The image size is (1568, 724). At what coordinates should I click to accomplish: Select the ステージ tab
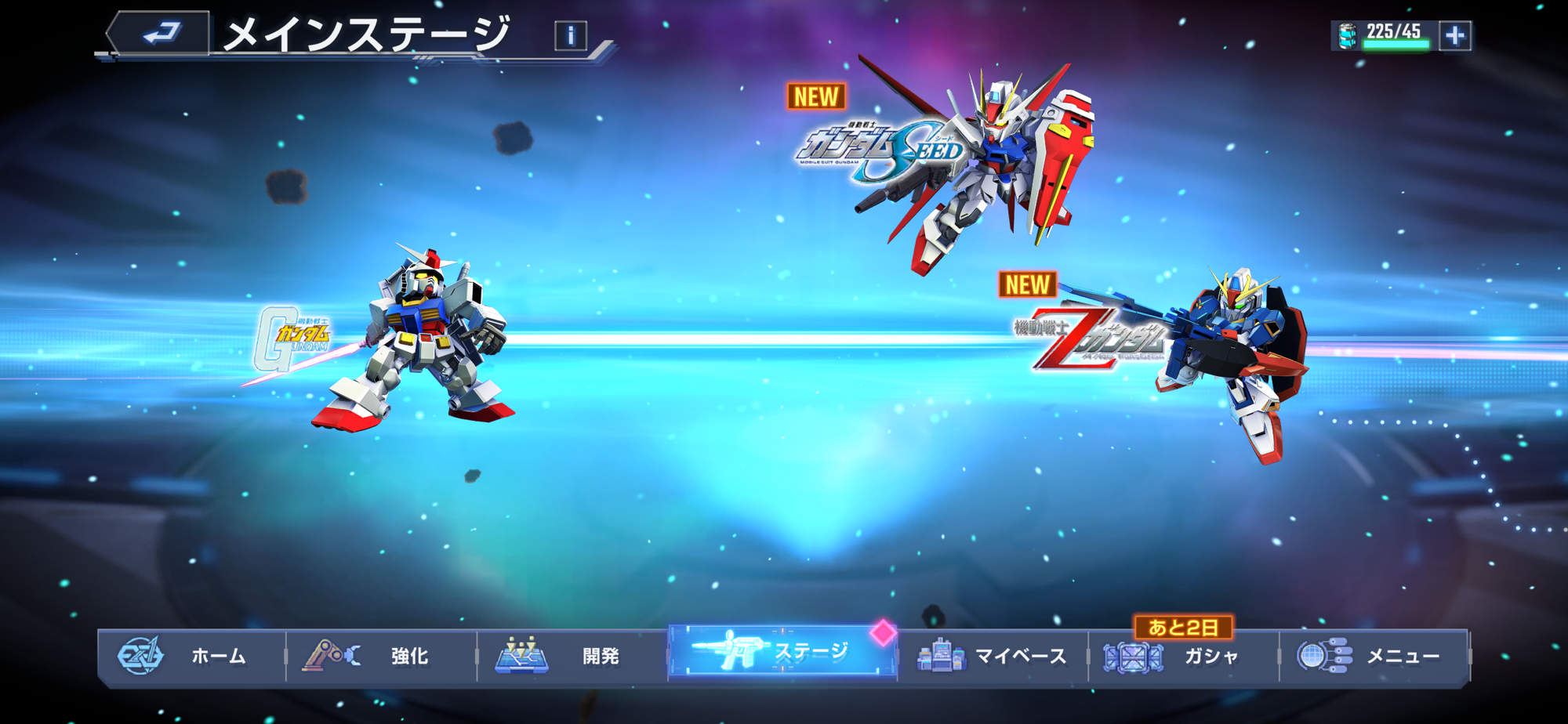coord(782,652)
